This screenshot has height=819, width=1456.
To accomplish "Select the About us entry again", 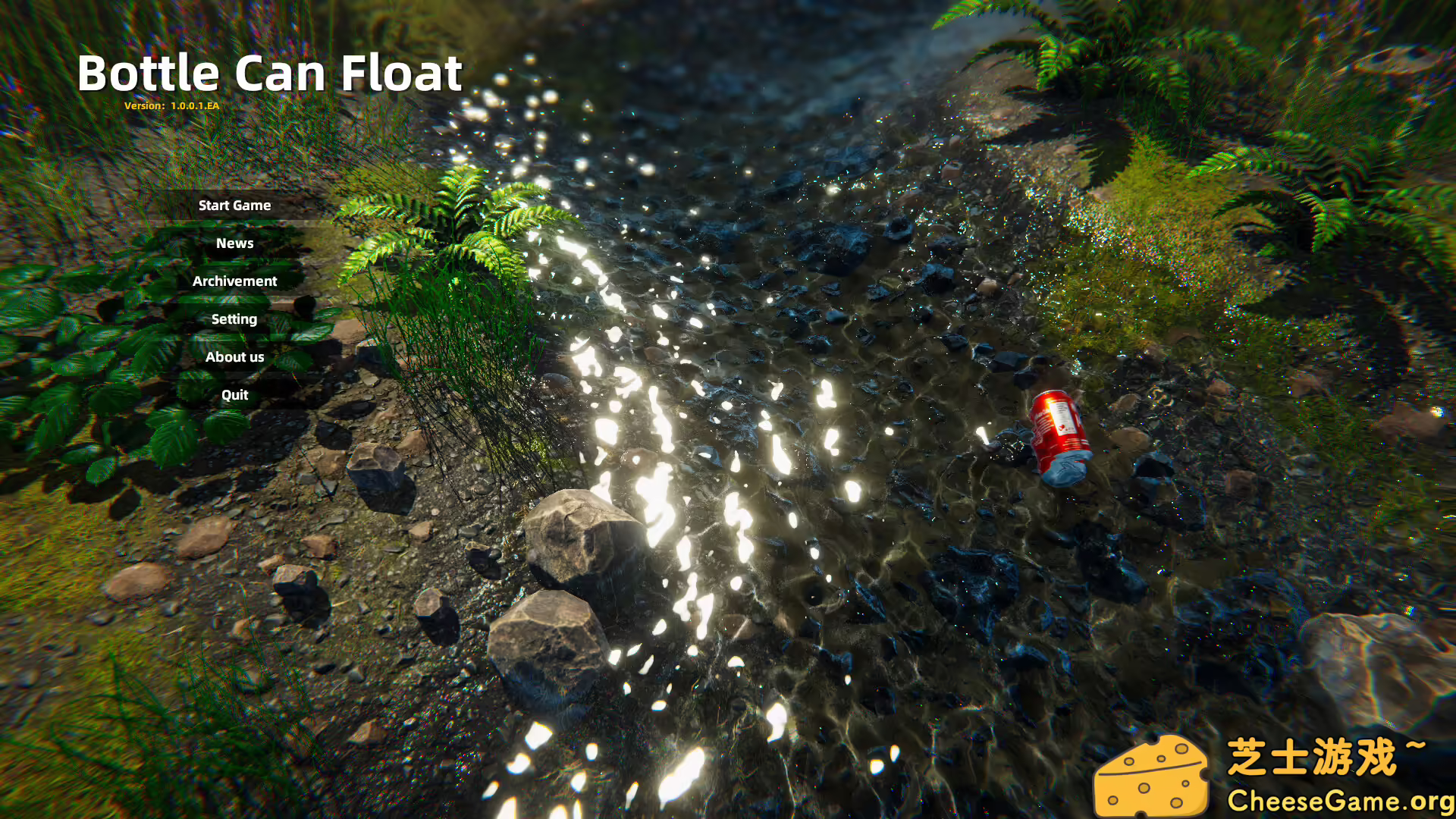I will point(234,356).
